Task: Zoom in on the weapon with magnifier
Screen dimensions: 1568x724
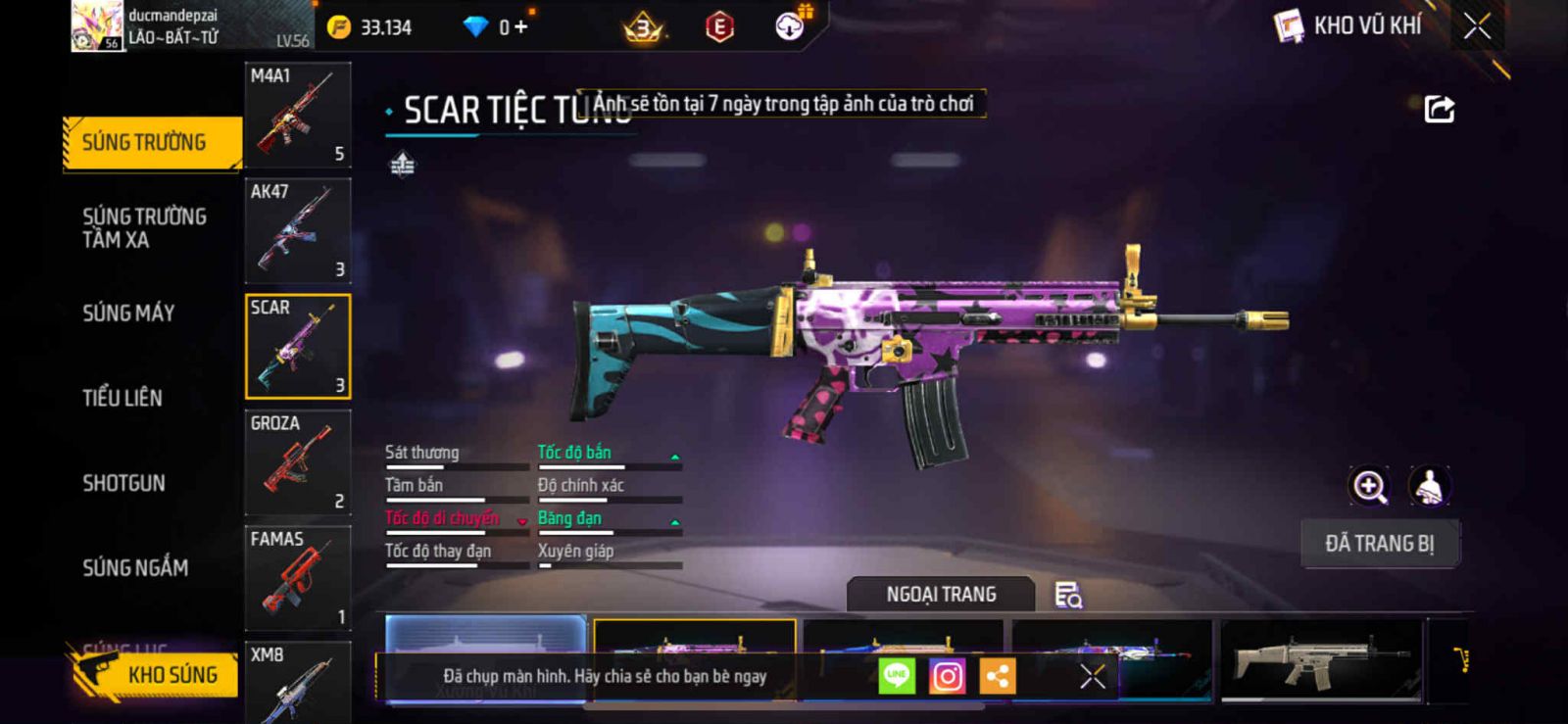Action: (1370, 486)
